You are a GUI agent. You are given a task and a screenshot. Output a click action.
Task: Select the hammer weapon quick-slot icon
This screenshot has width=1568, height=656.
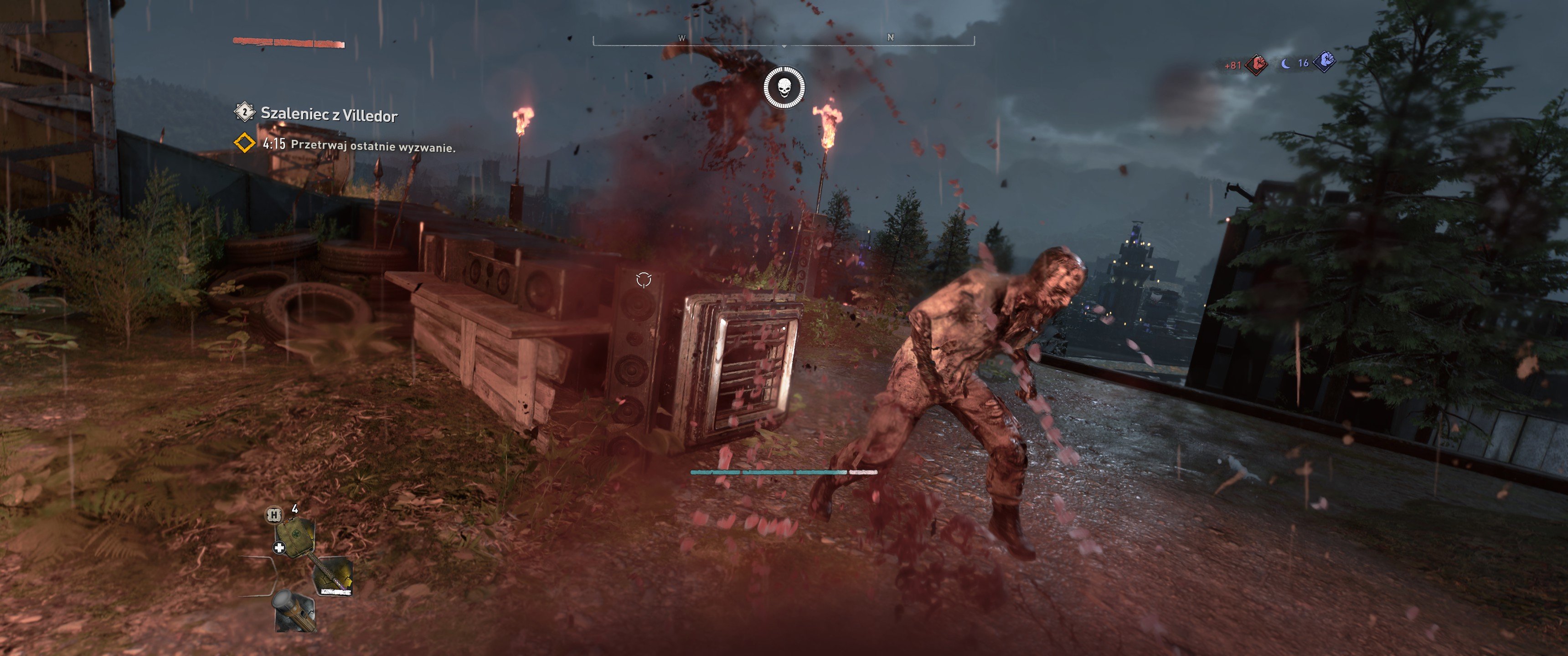334,577
